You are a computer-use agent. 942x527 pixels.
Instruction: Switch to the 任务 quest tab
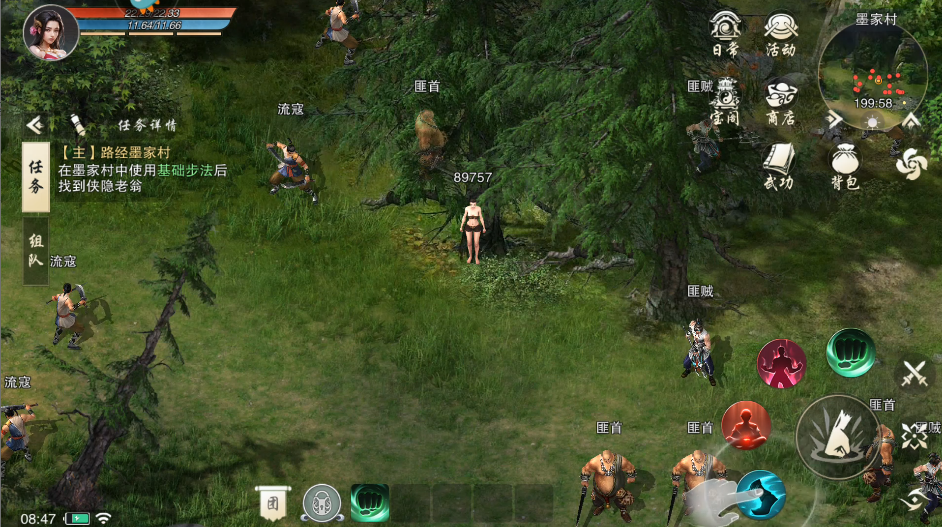36,176
